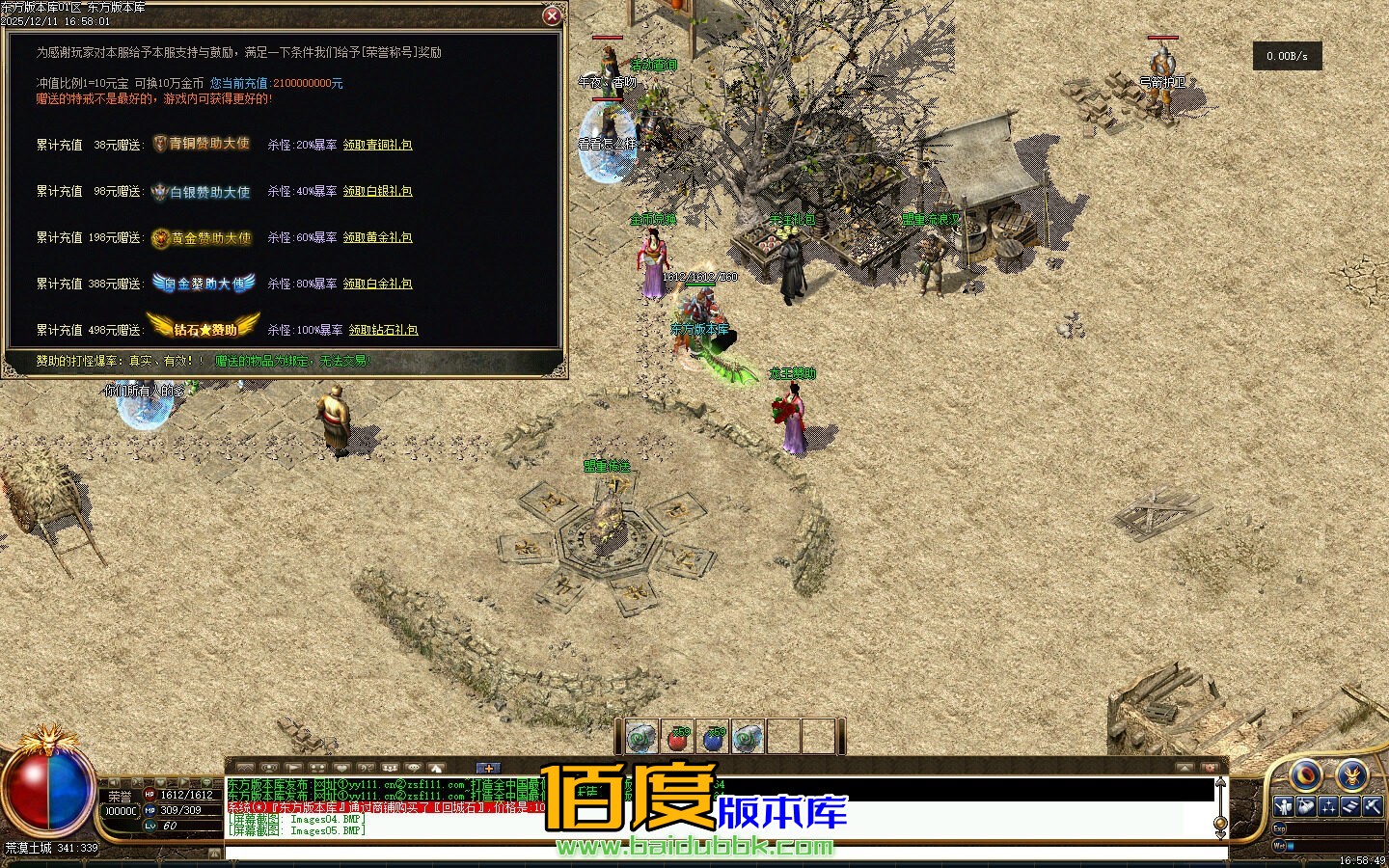The height and width of the screenshot is (868, 1389).
Task: Open the golden dragon head icon button
Action: tap(1351, 774)
